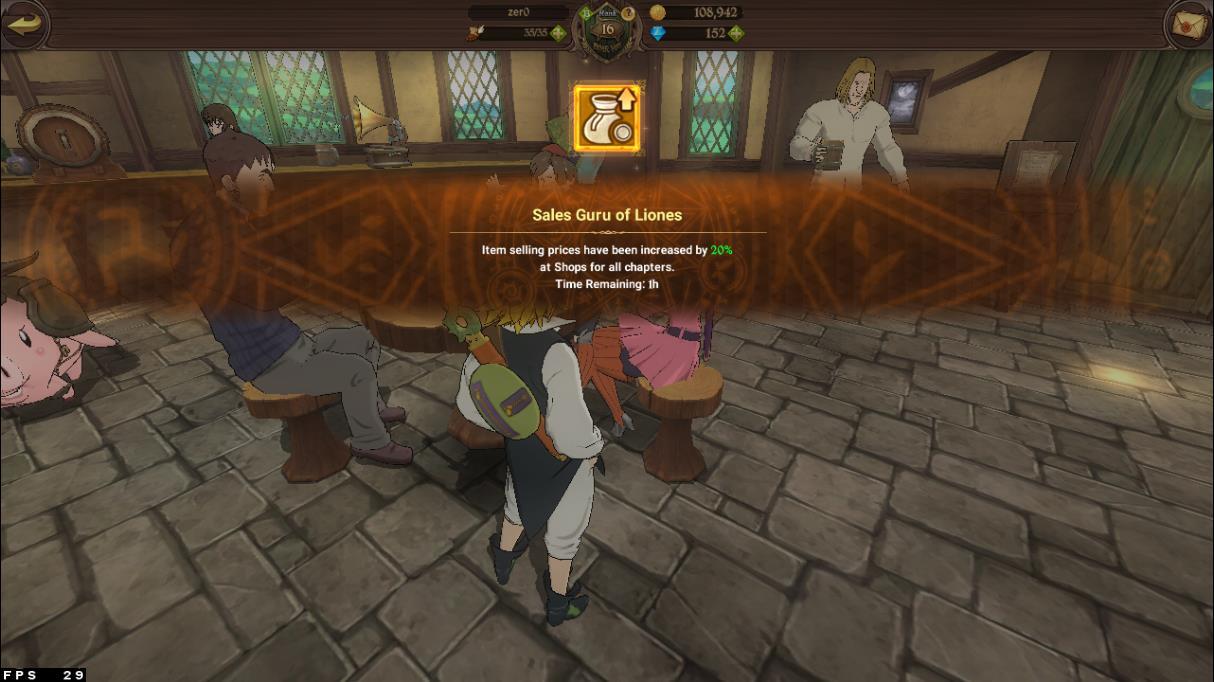Add stamina with the green plus
Viewport: 1214px width, 682px height.
[558, 33]
